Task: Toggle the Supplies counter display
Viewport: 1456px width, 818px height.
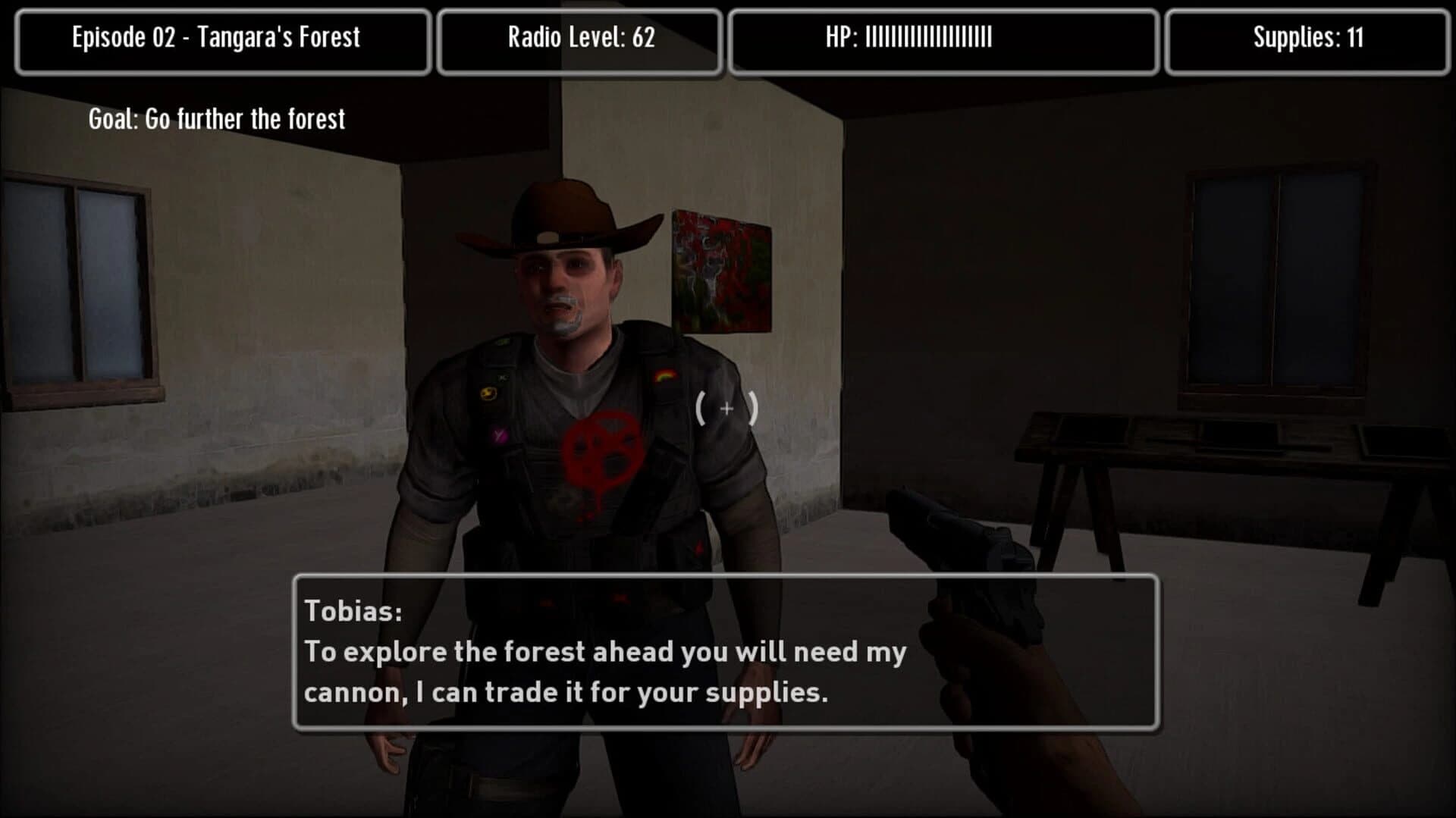Action: click(x=1306, y=39)
